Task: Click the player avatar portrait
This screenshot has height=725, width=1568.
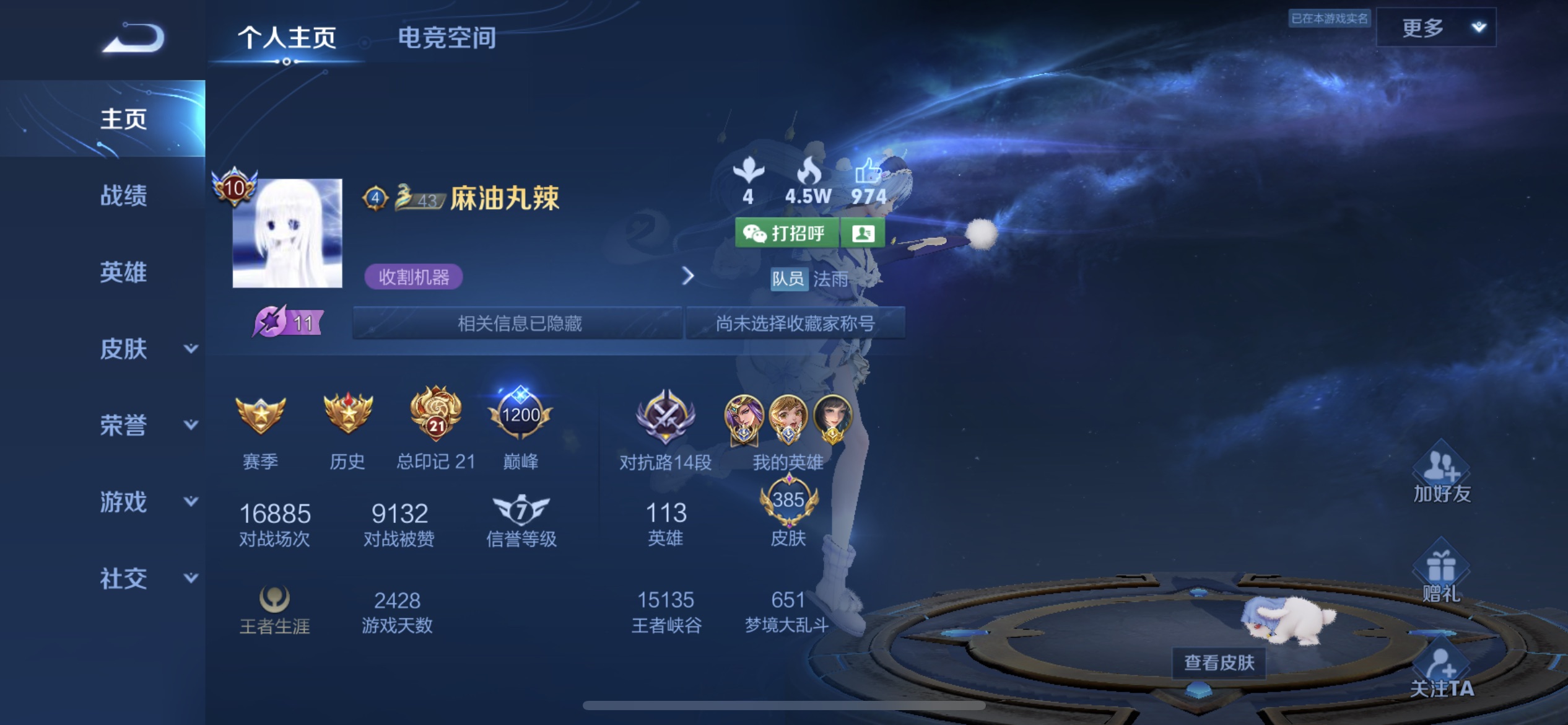Action: [x=287, y=234]
